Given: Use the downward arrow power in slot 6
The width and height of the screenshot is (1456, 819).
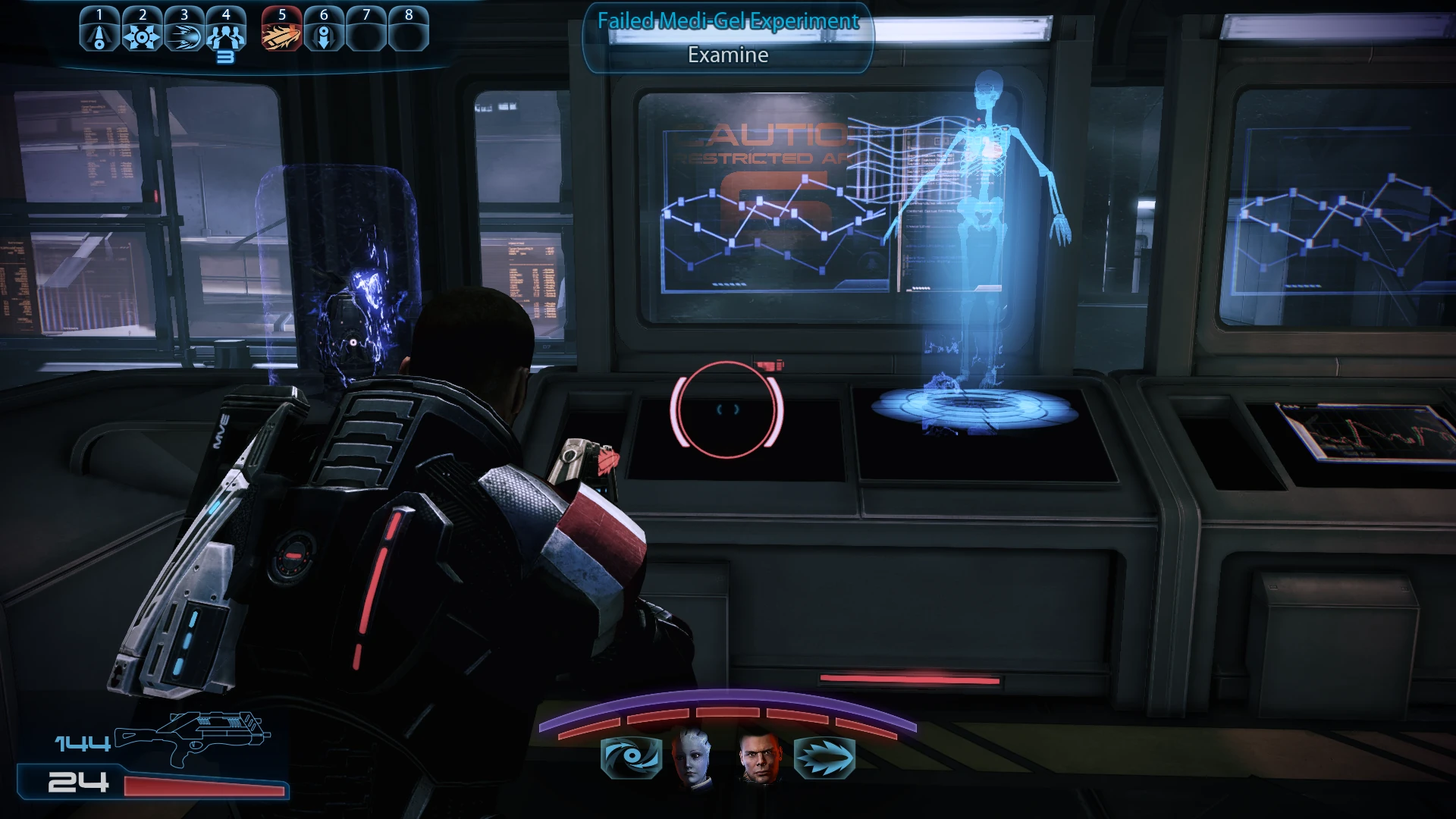Looking at the screenshot, I should [324, 35].
